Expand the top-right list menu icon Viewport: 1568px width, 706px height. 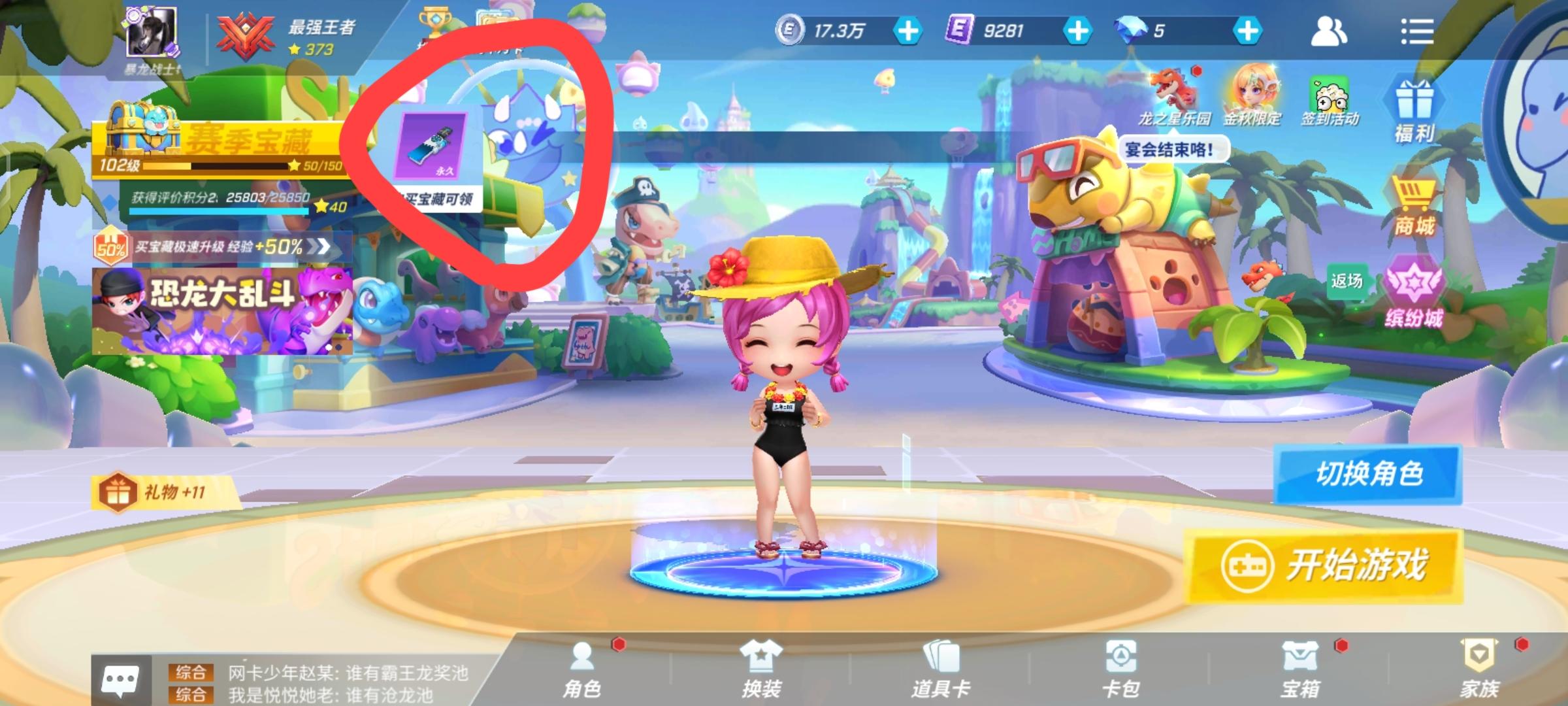pos(1419,29)
